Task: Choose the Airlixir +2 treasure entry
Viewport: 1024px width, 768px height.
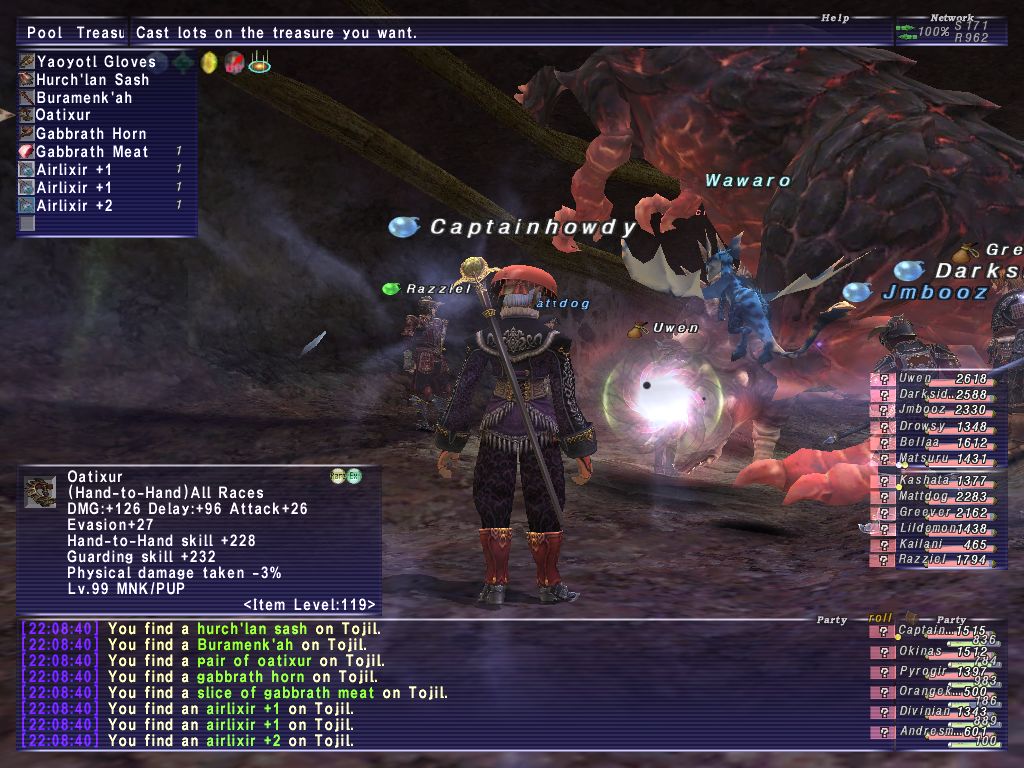Action: click(74, 205)
